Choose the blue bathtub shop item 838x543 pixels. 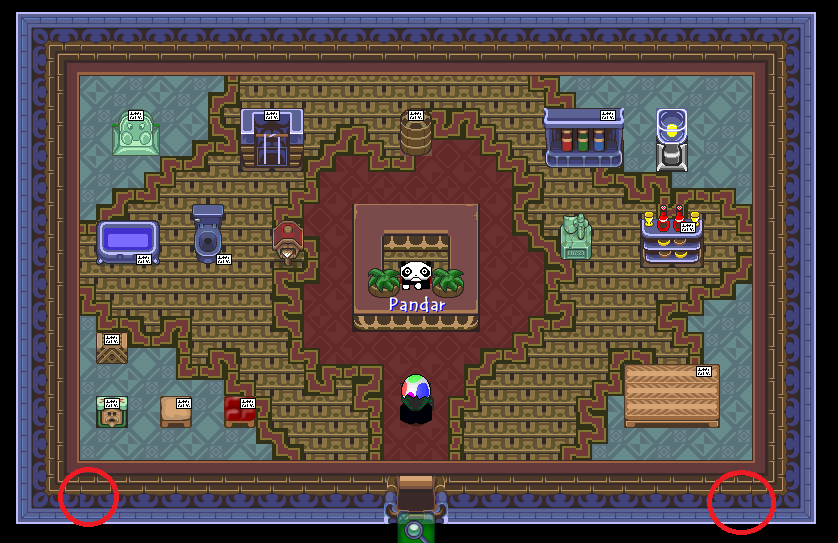[127, 241]
